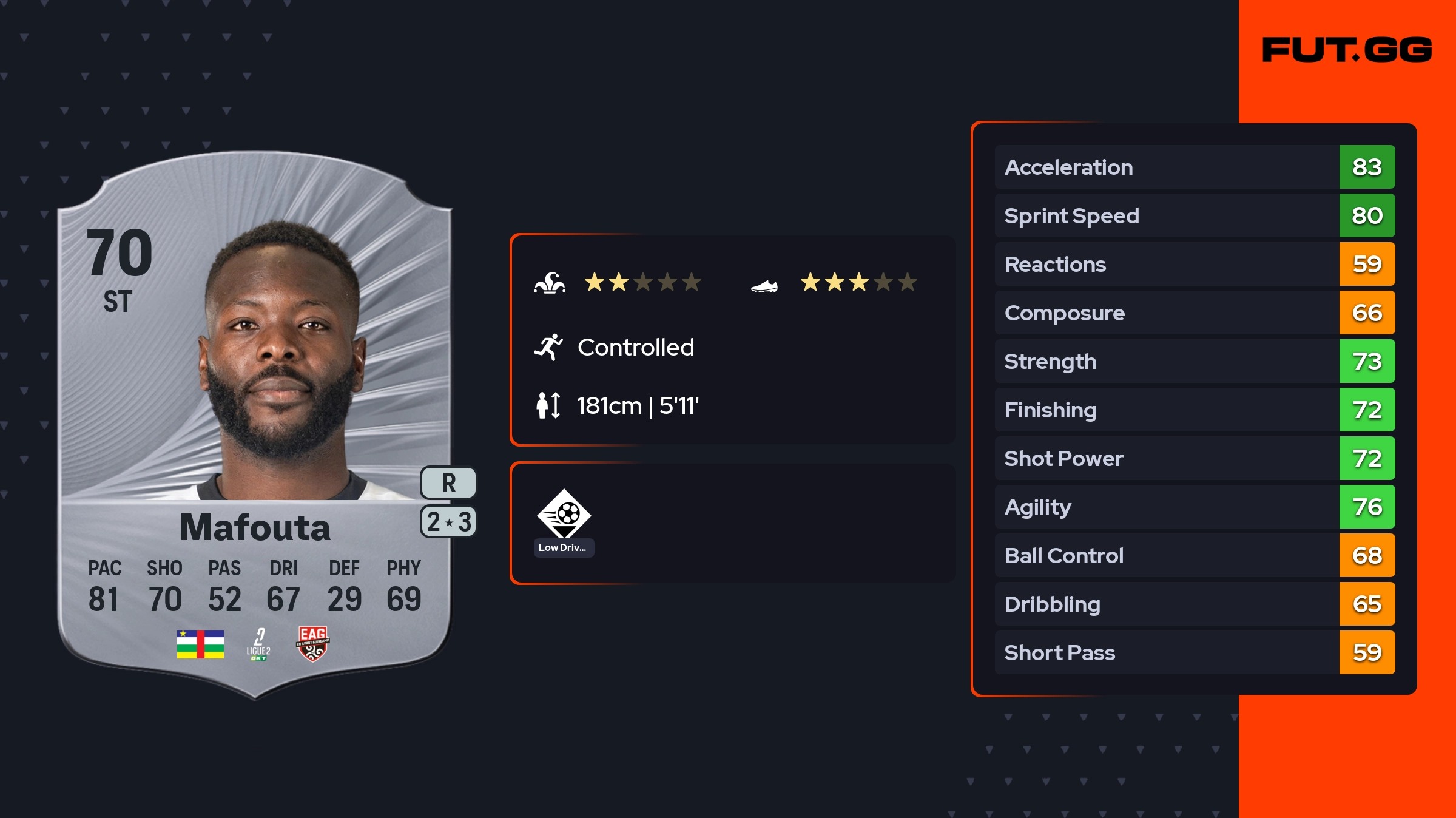Select the Controlled acceleration type entry
The height and width of the screenshot is (818, 1456).
tap(635, 347)
